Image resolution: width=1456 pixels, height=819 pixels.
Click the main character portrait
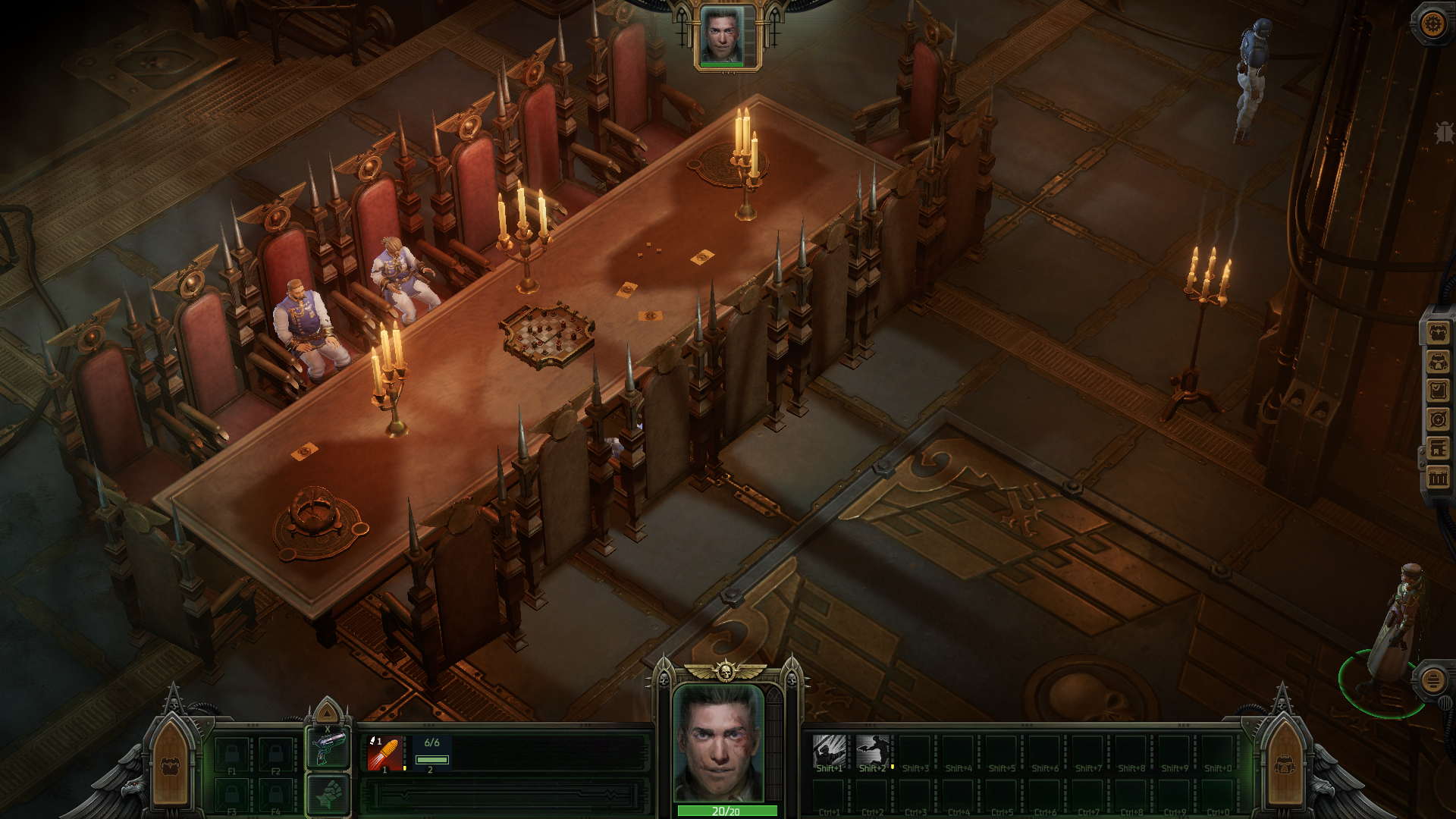(720, 743)
